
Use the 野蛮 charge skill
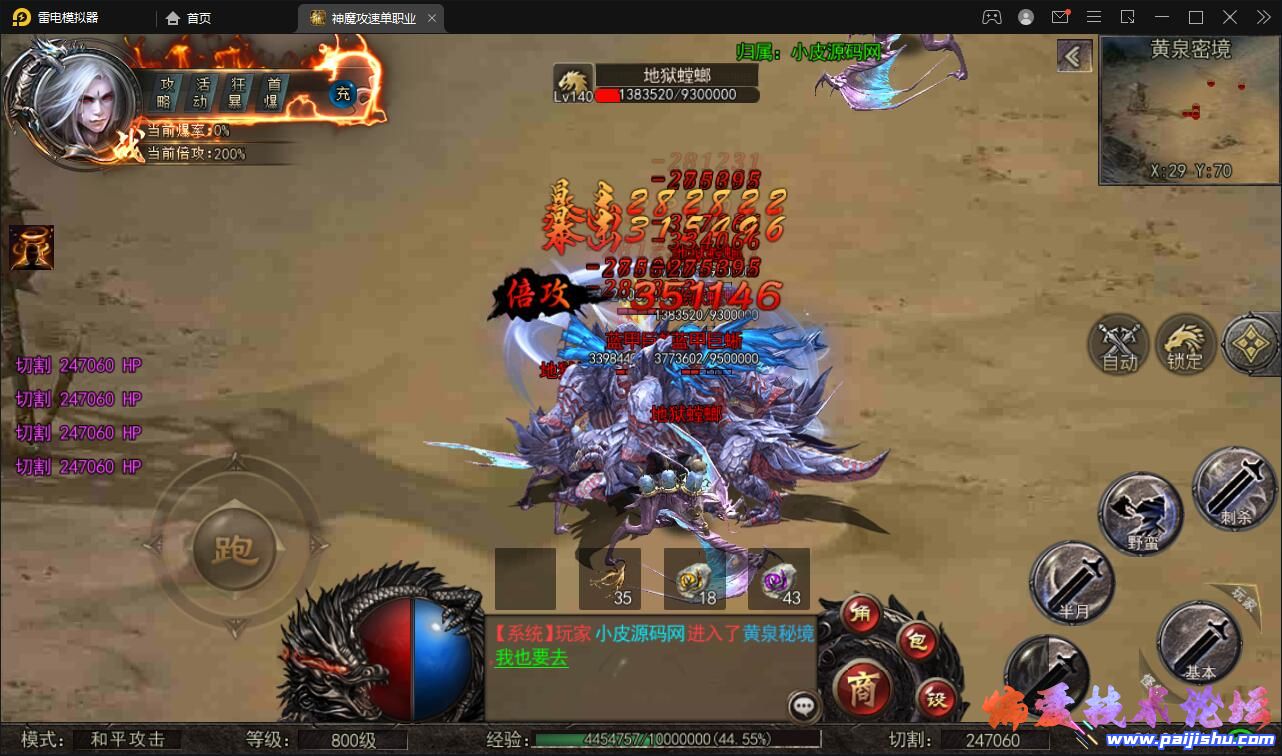click(x=1141, y=513)
